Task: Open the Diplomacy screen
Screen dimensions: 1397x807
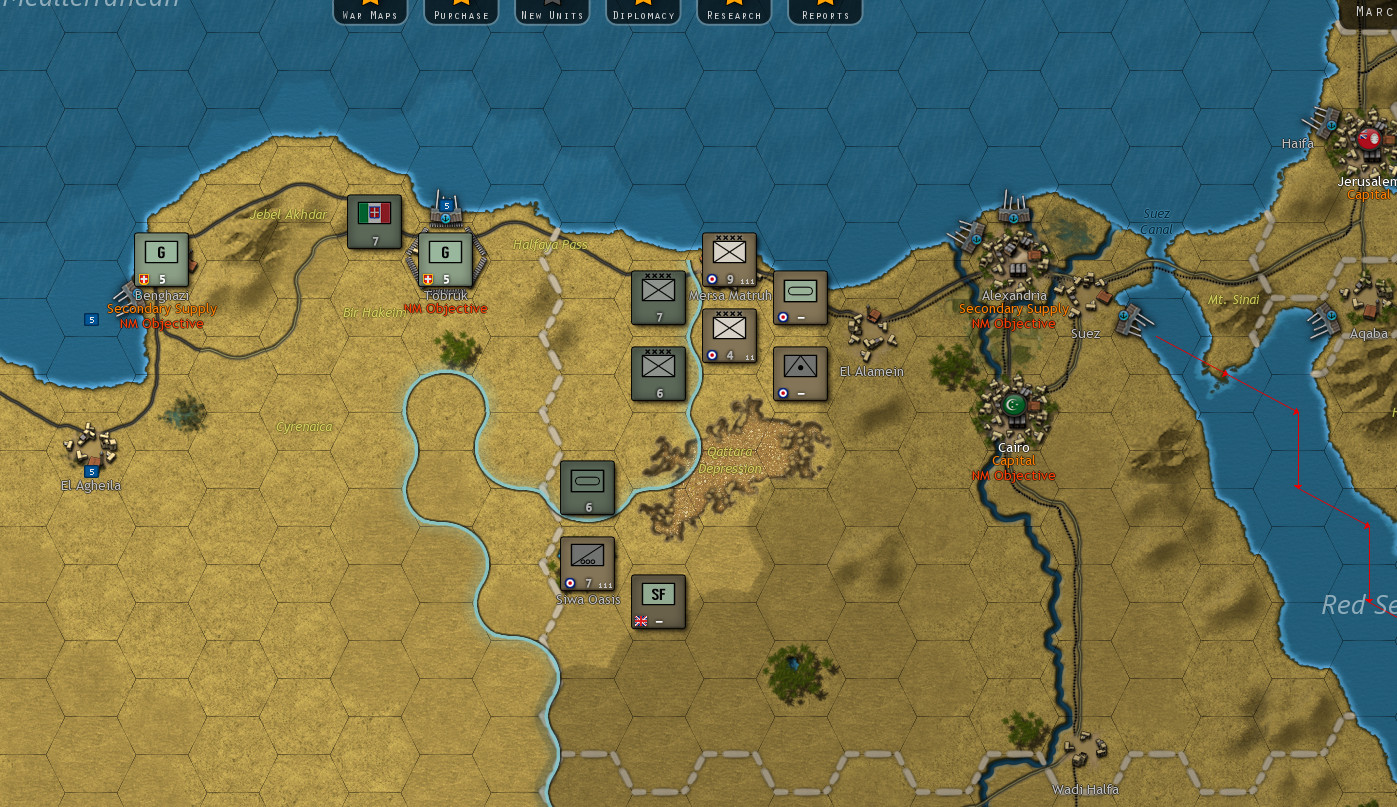Action: tap(643, 12)
